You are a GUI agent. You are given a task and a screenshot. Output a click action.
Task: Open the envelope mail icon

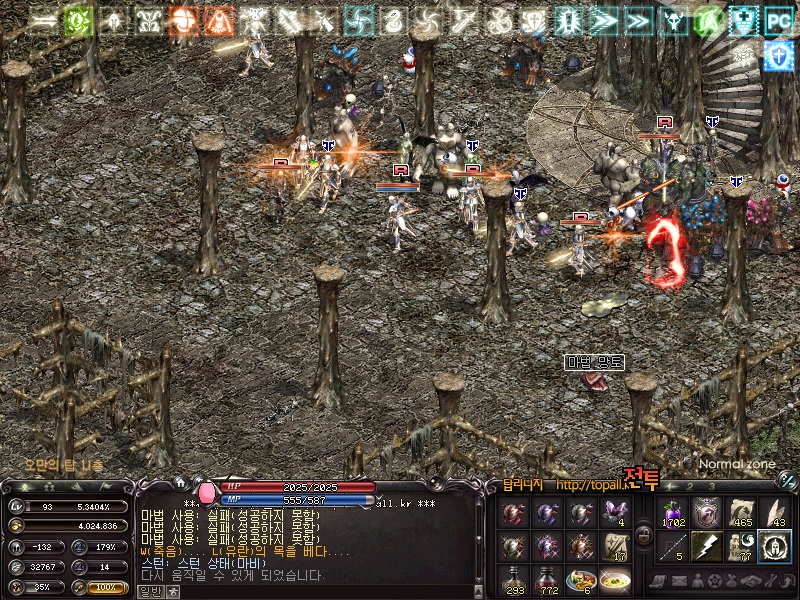(681, 581)
